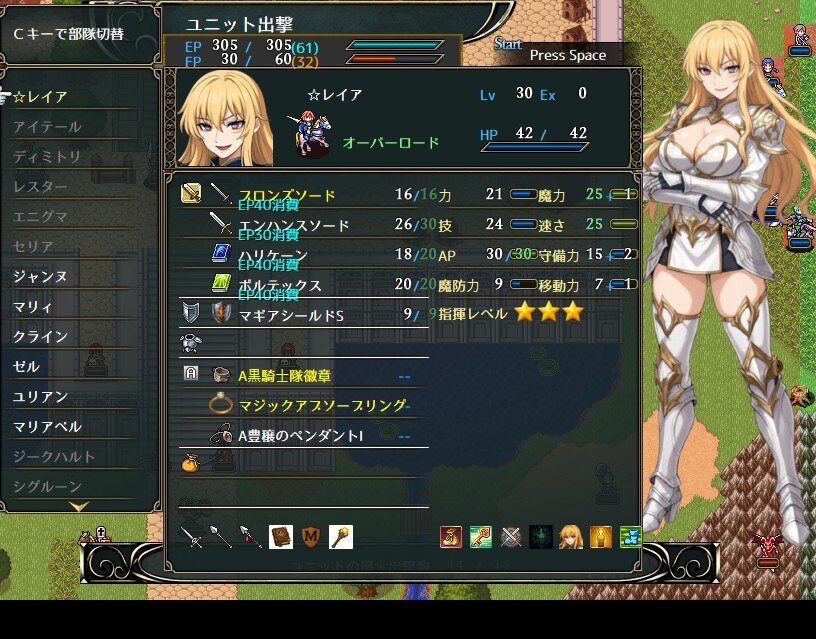
Task: Choose シグルーン from the unit list
Action: (47, 487)
